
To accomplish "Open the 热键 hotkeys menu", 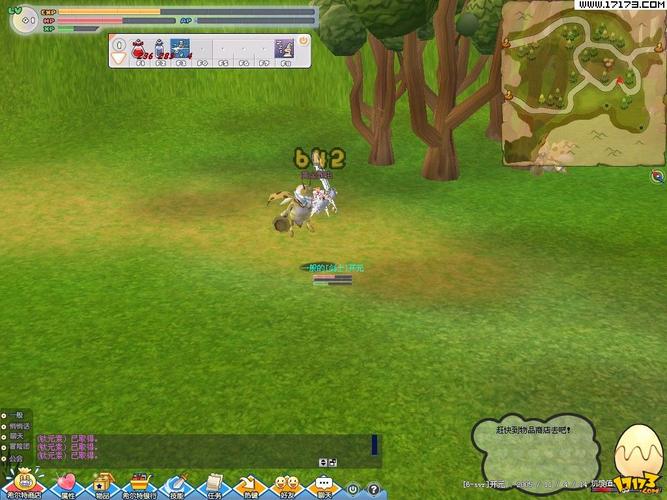I will click(x=250, y=484).
